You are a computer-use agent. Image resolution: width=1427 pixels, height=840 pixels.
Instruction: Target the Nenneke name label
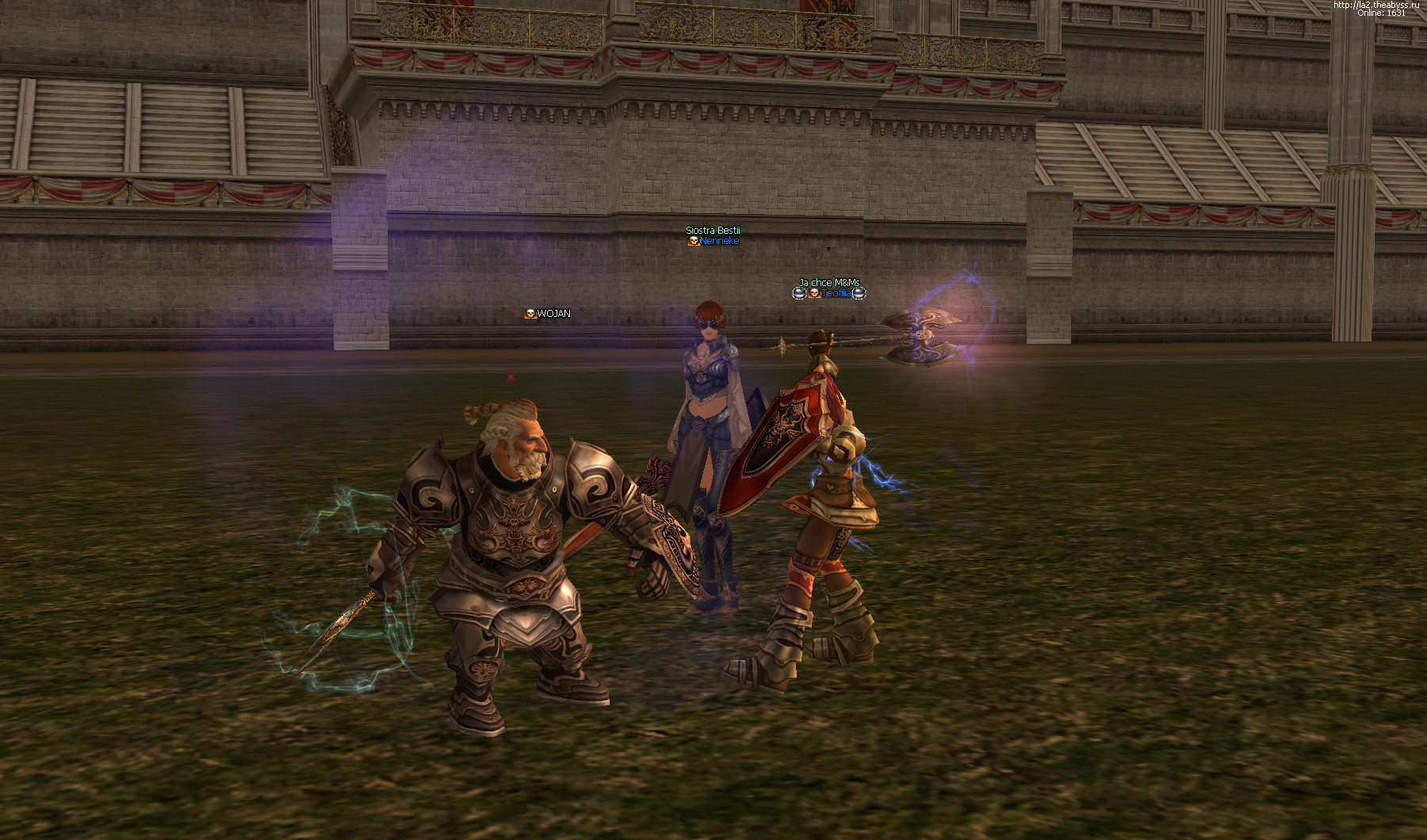click(719, 241)
